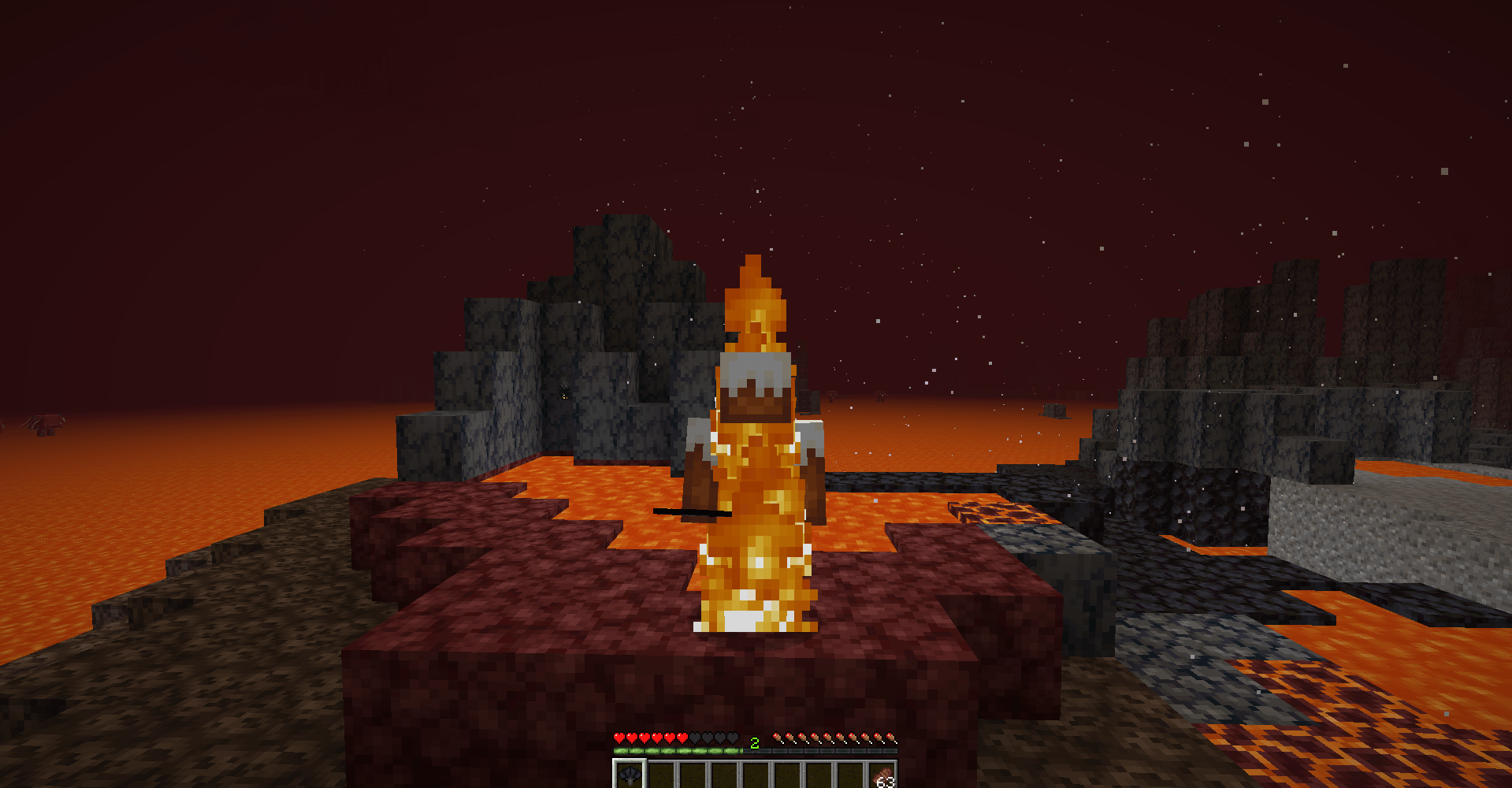Viewport: 1512px width, 788px height.
Task: Click the rightmost darkened heart icon
Action: (731, 738)
